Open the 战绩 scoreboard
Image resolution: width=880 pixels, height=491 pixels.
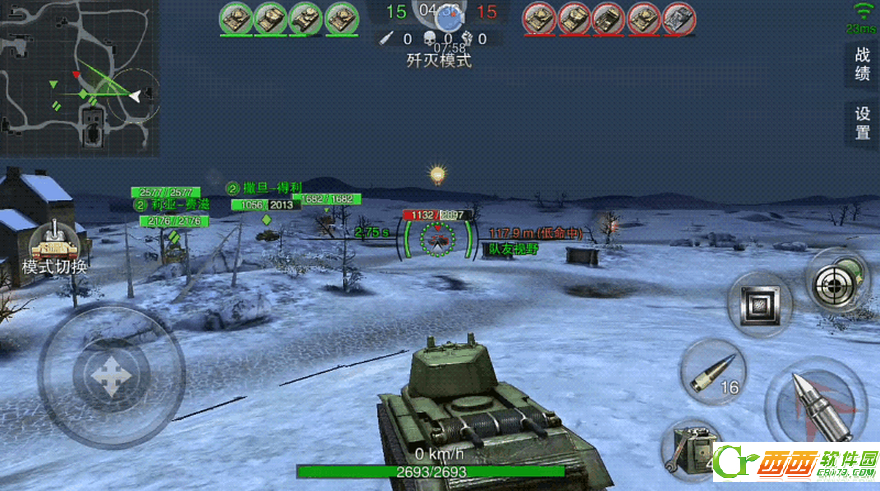pos(862,64)
